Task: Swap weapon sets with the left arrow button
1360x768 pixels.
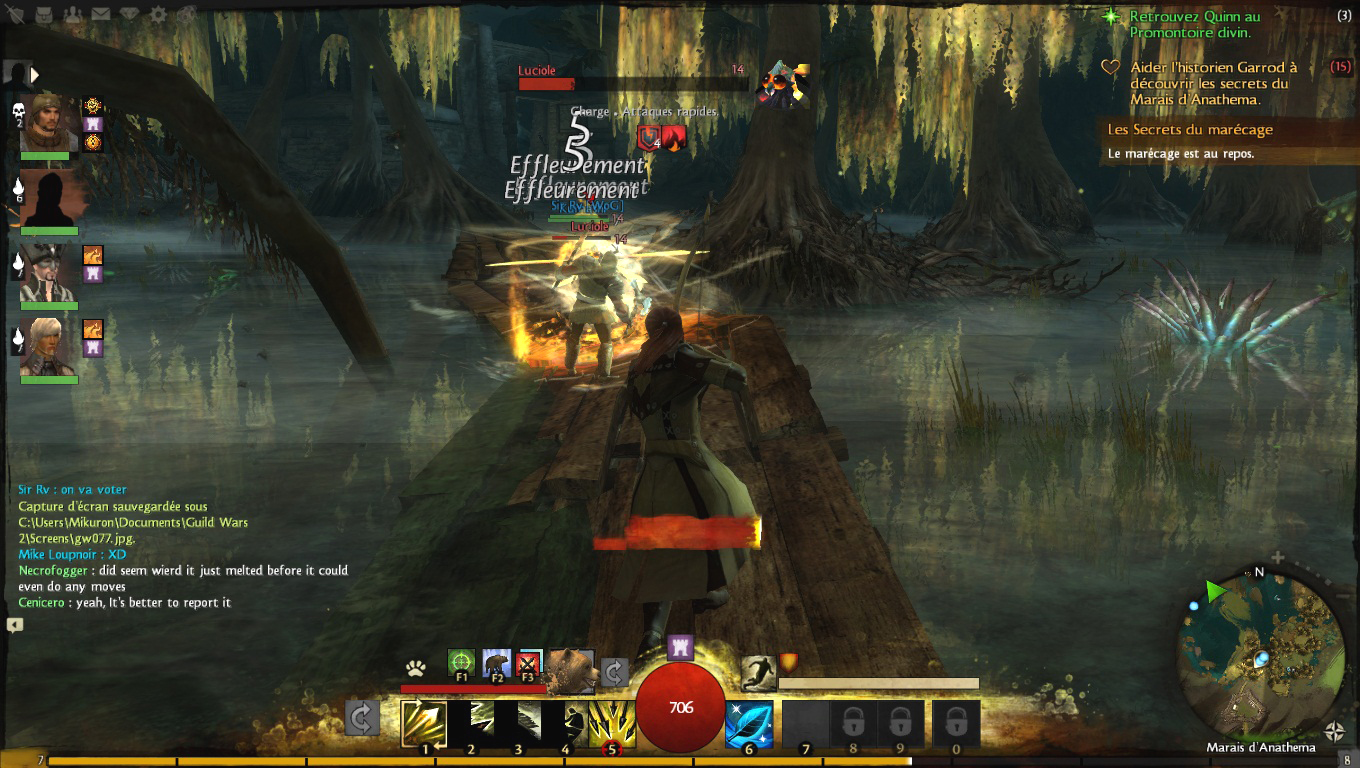Action: (x=361, y=718)
